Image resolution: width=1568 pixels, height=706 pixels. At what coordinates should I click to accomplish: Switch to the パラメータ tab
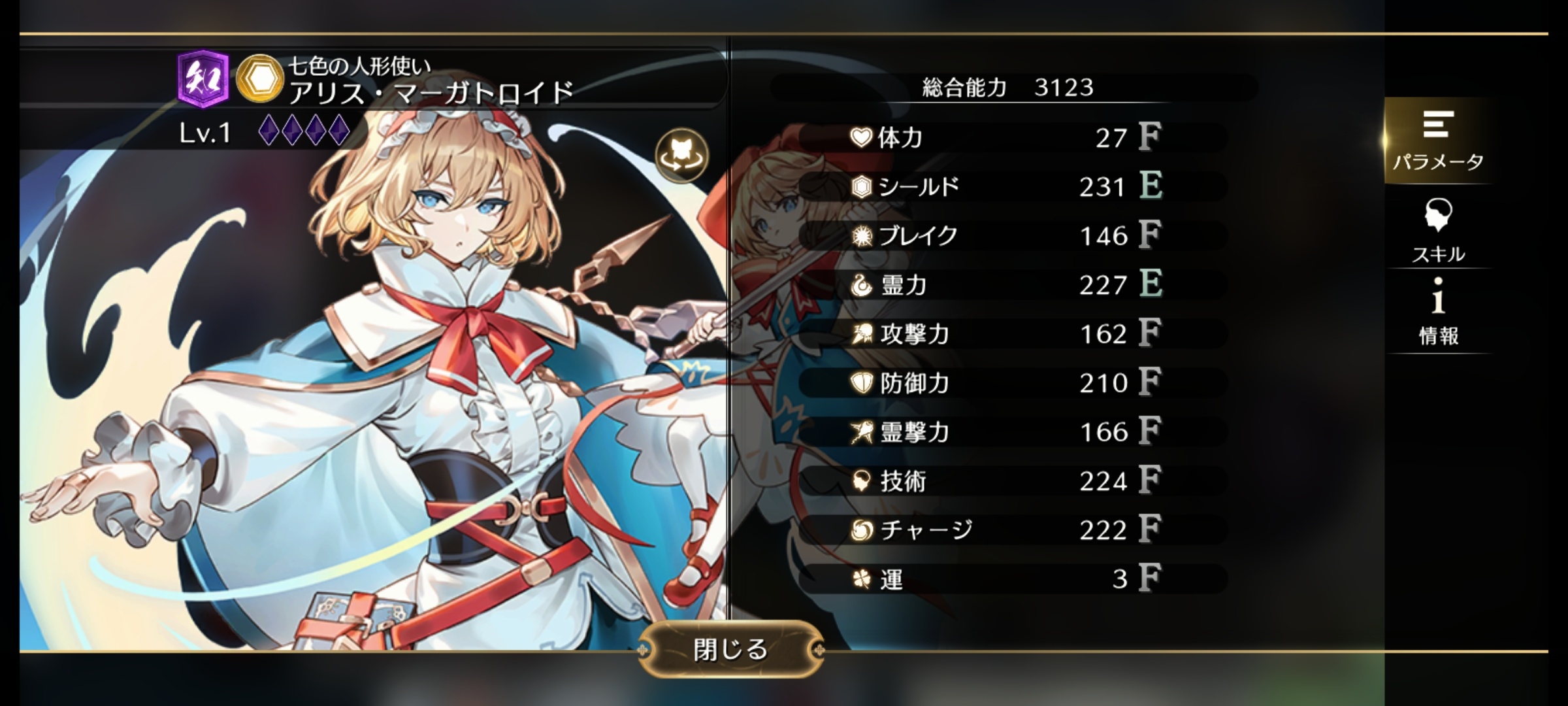tap(1438, 141)
